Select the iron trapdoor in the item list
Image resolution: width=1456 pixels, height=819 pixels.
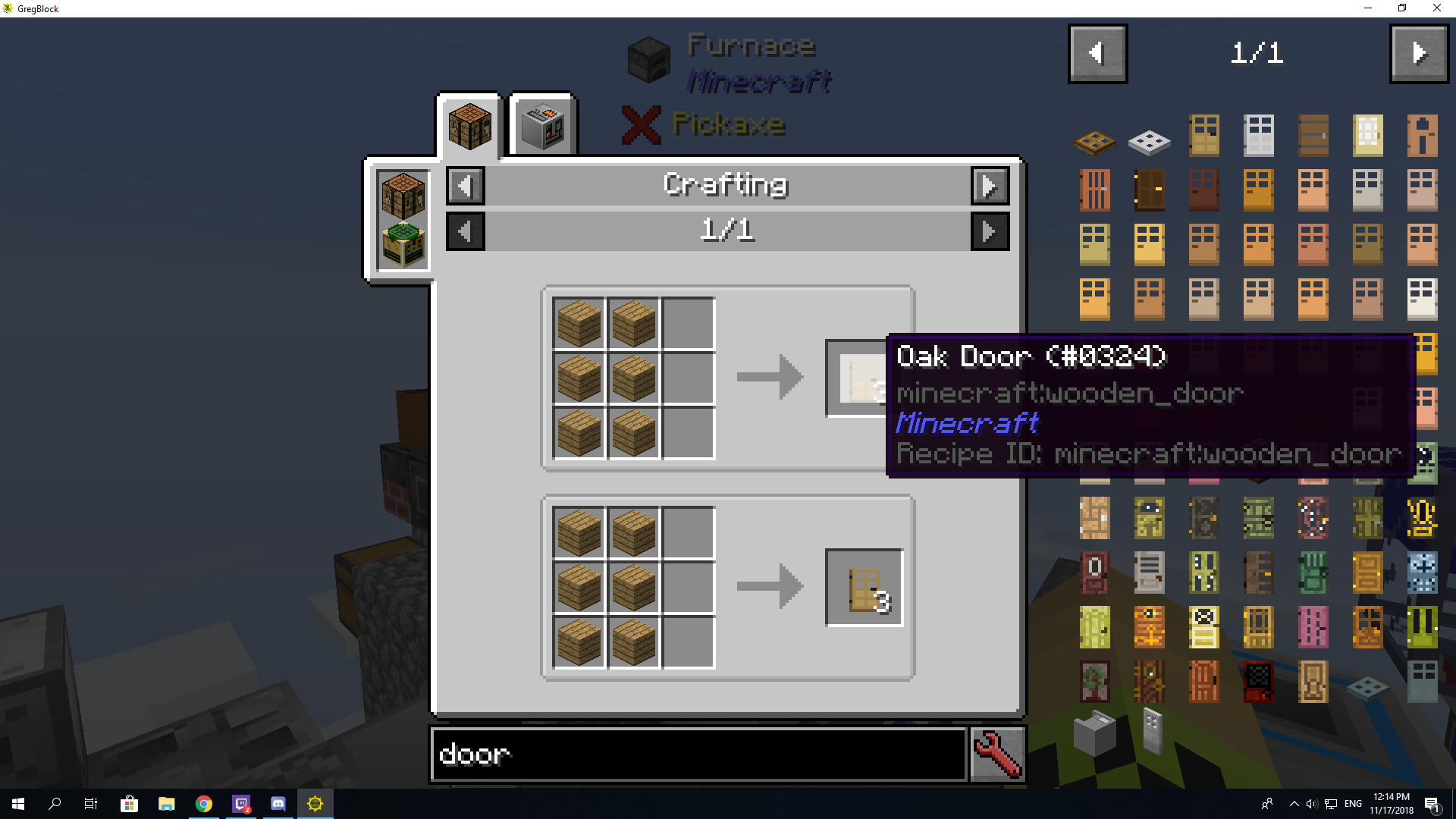(1149, 143)
